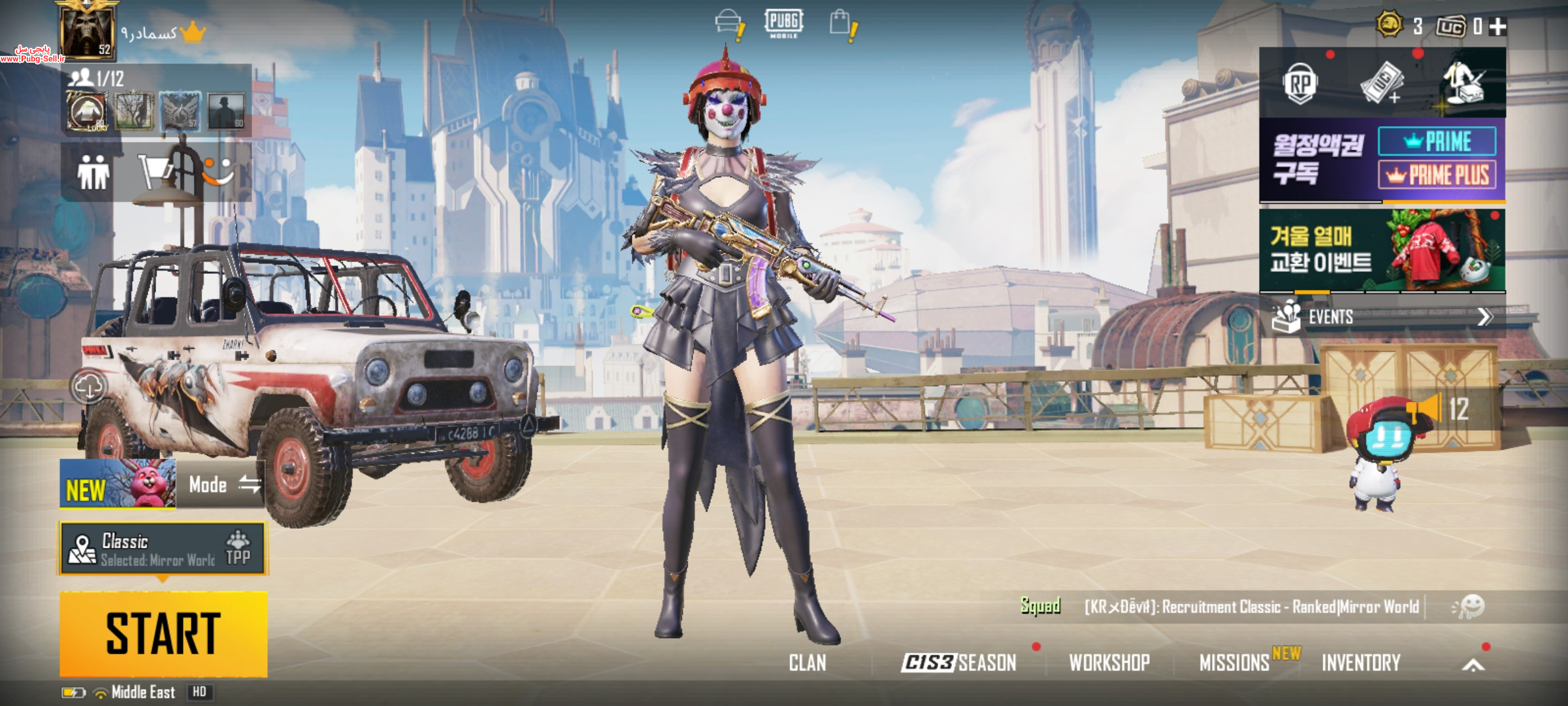Click the download cloud icon
The height and width of the screenshot is (706, 1568).
(89, 386)
